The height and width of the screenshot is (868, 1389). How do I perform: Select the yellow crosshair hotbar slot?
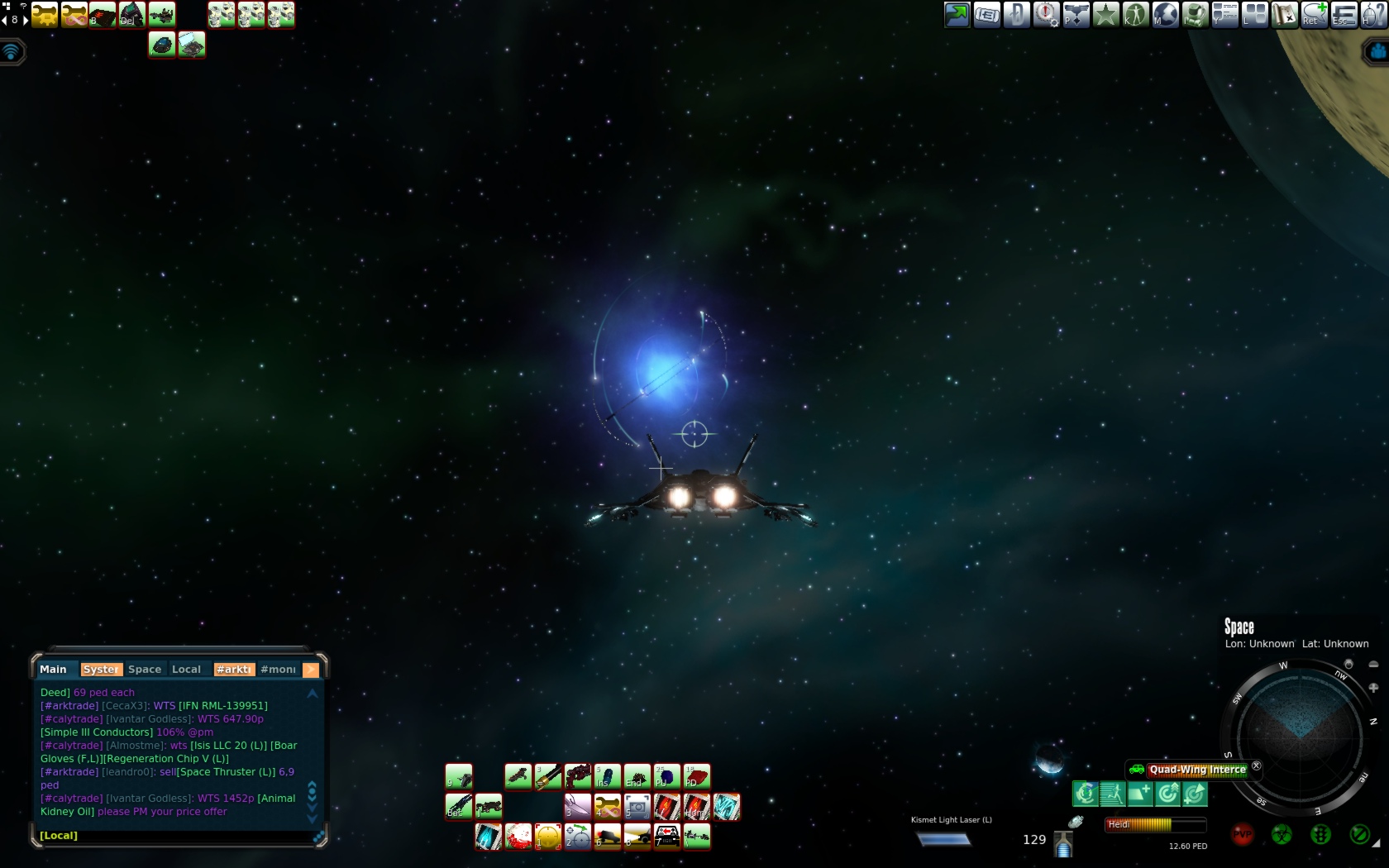548,837
